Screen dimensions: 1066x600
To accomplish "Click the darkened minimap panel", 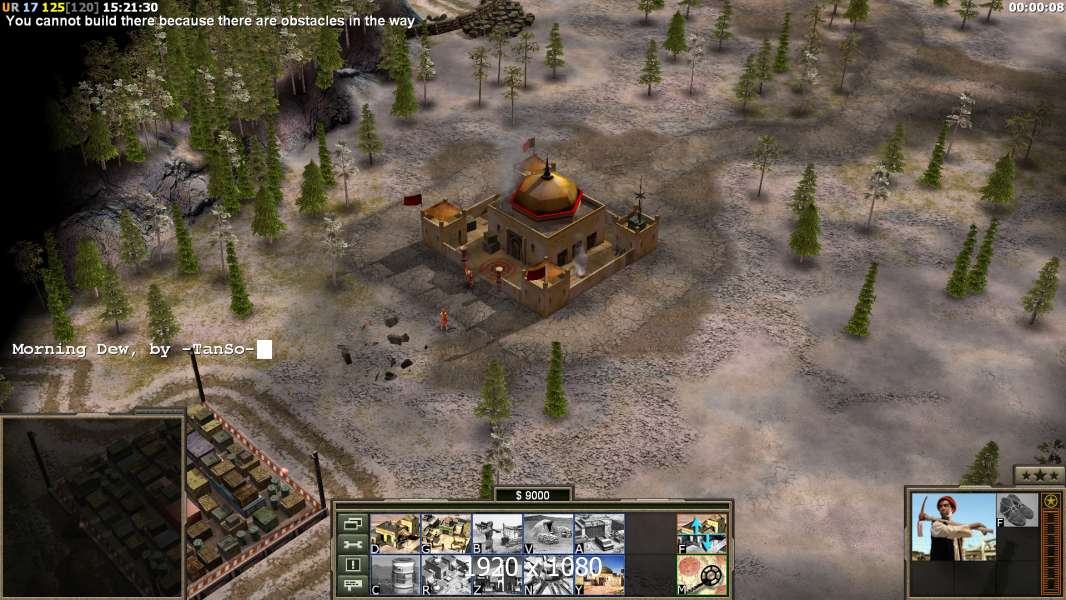I will pyautogui.click(x=92, y=506).
